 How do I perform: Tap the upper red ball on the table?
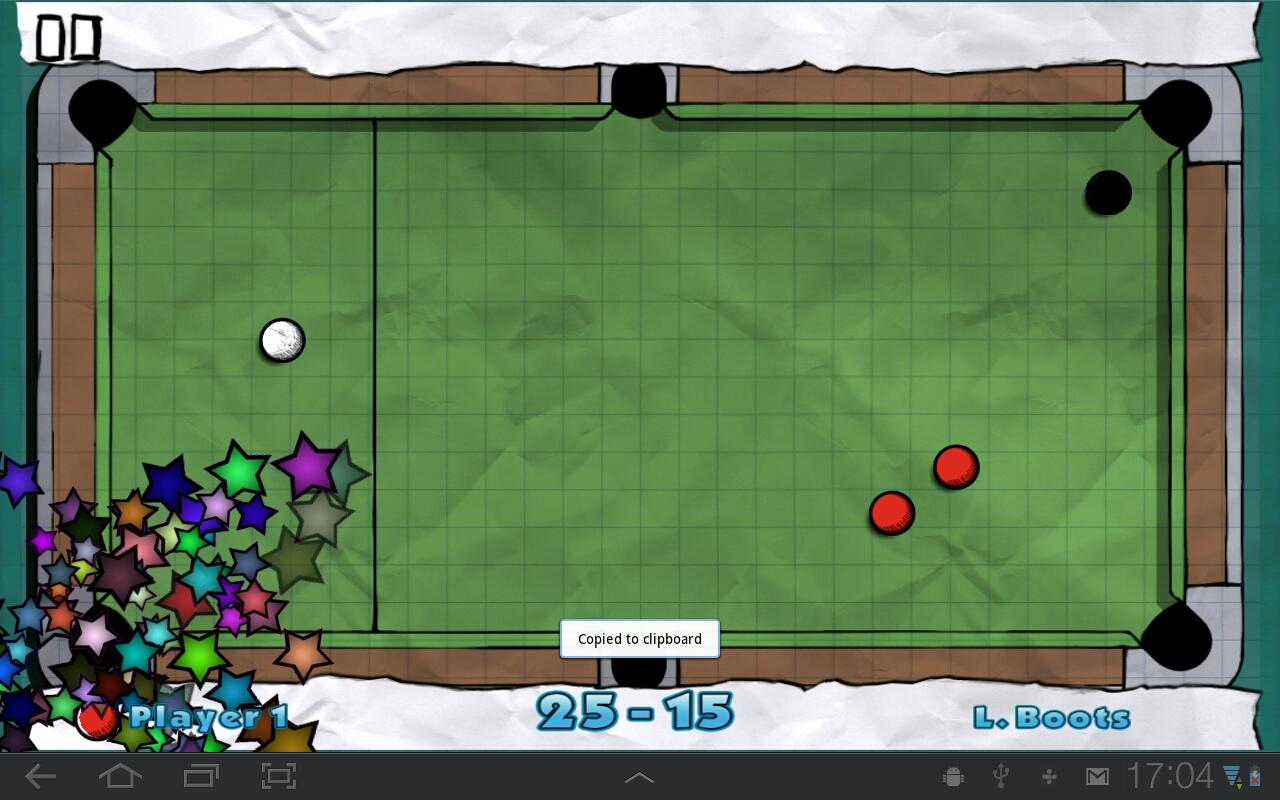[x=955, y=465]
